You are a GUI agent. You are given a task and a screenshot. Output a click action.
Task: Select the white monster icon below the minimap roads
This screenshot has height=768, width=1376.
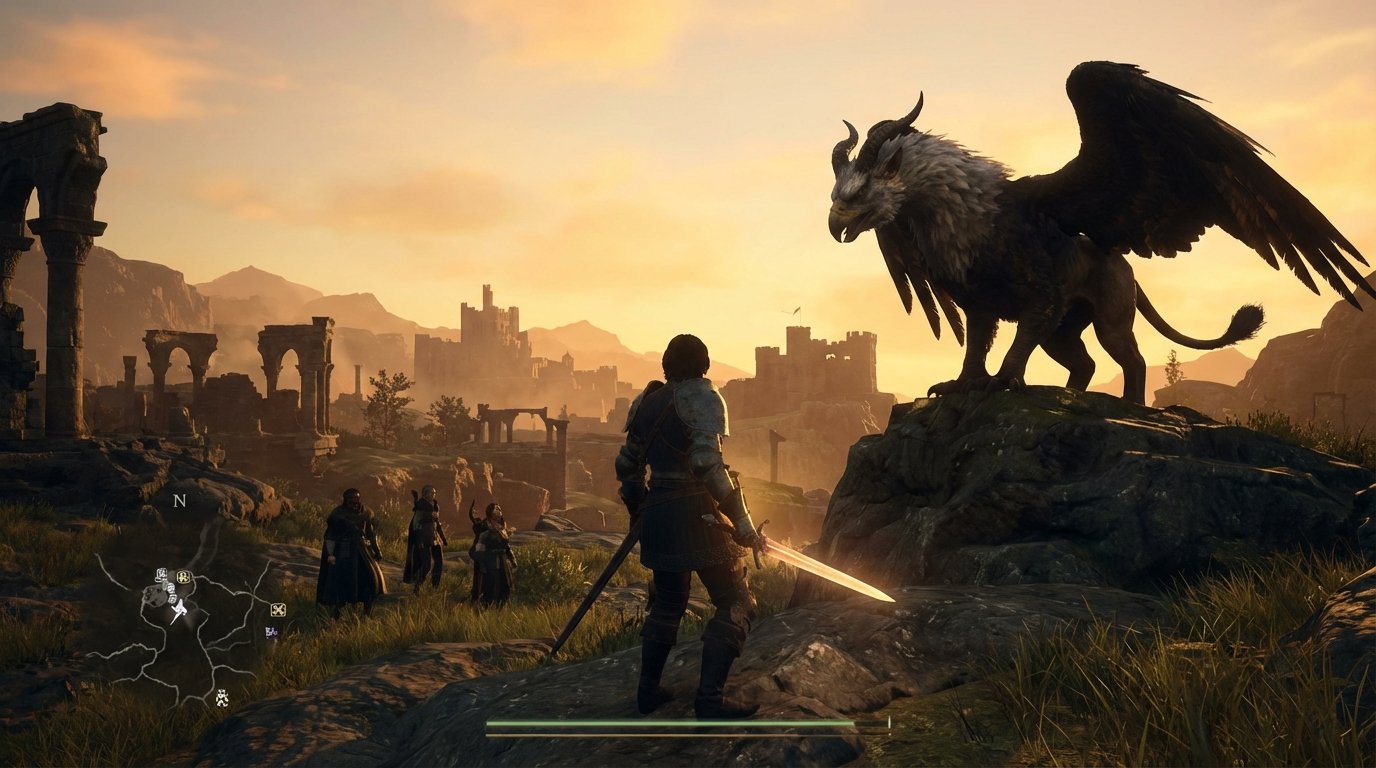[x=221, y=698]
